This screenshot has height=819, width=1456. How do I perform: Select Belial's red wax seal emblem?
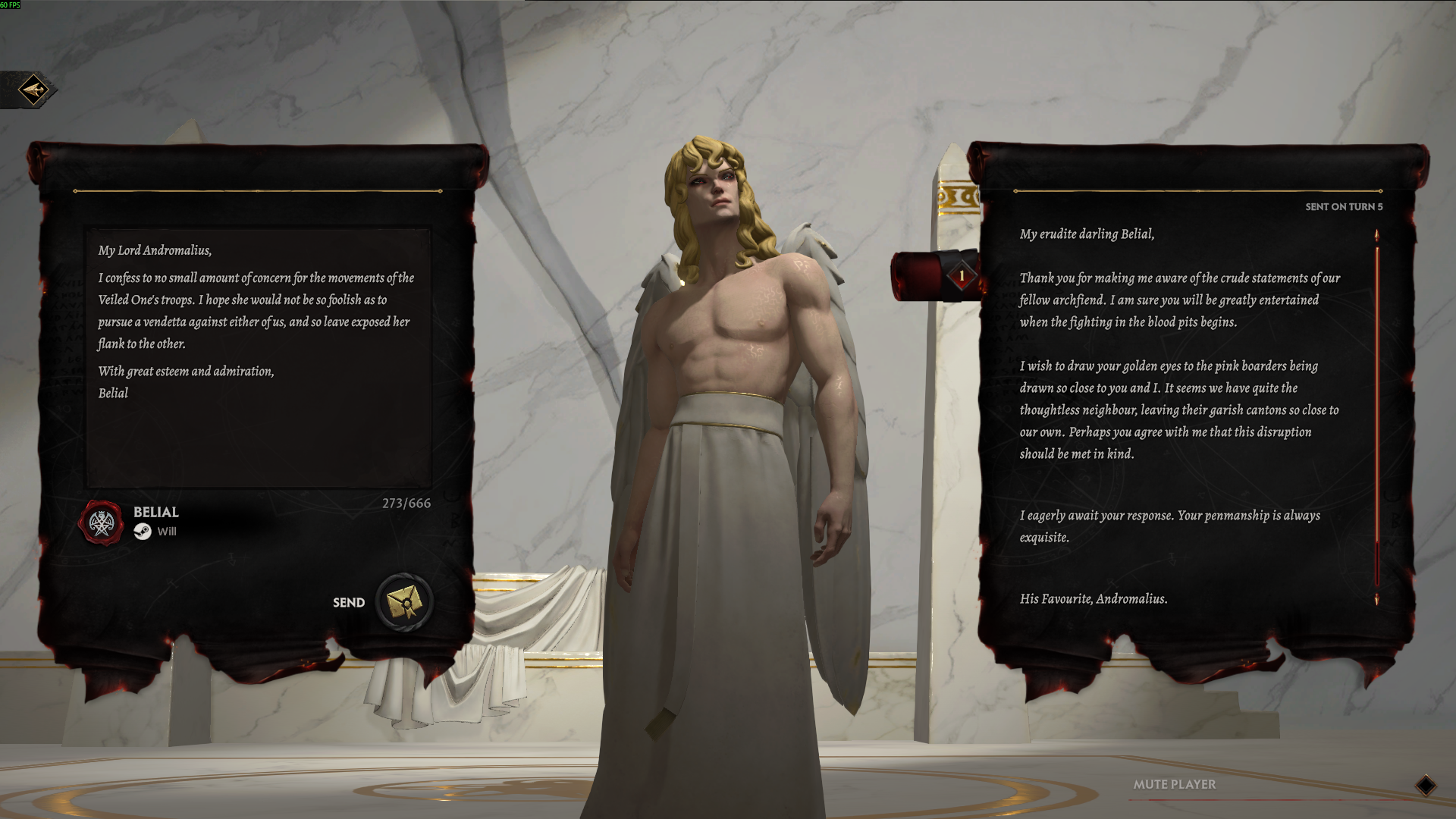[101, 522]
